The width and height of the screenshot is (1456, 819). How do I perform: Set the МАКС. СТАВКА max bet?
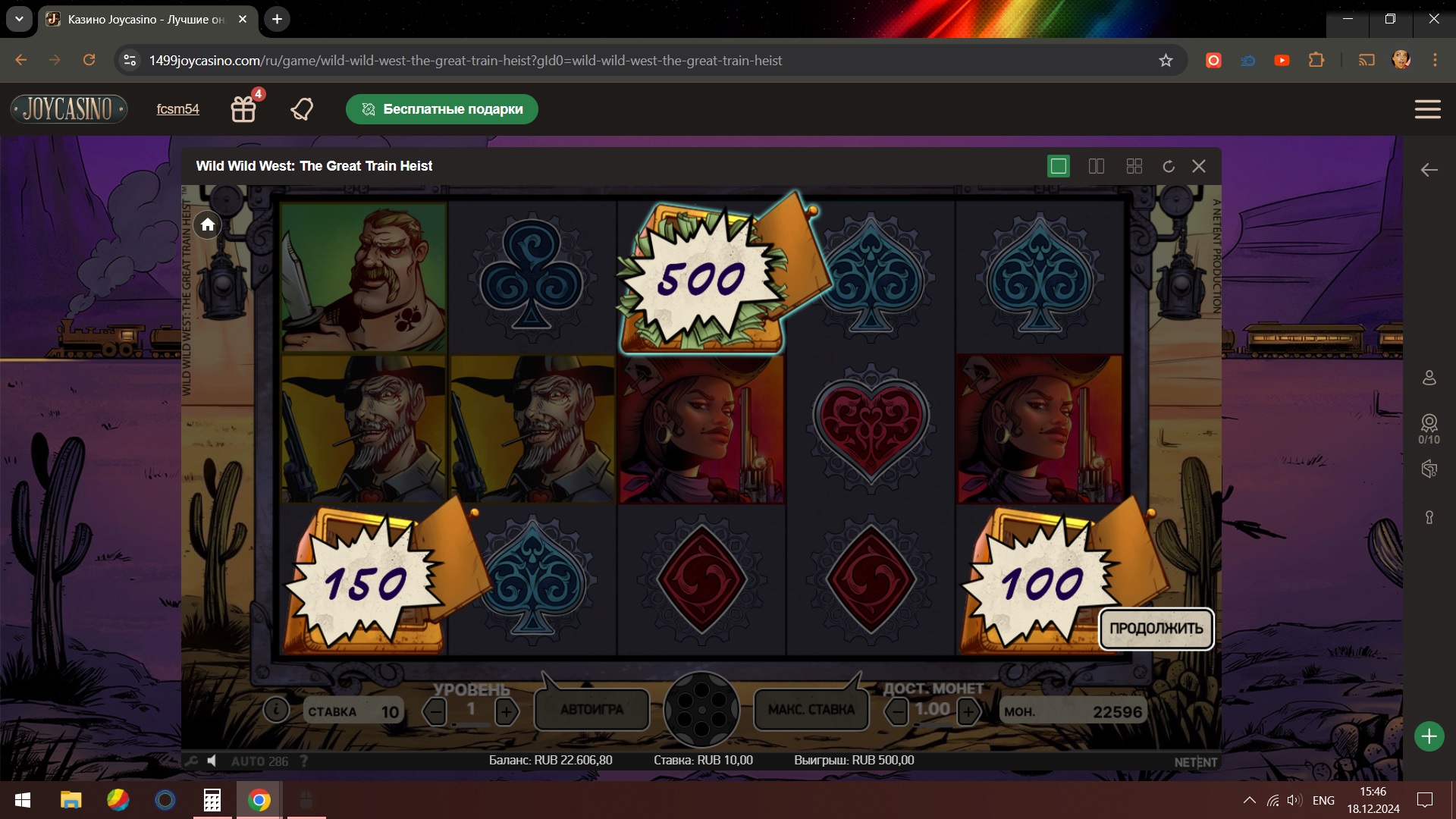click(x=811, y=710)
